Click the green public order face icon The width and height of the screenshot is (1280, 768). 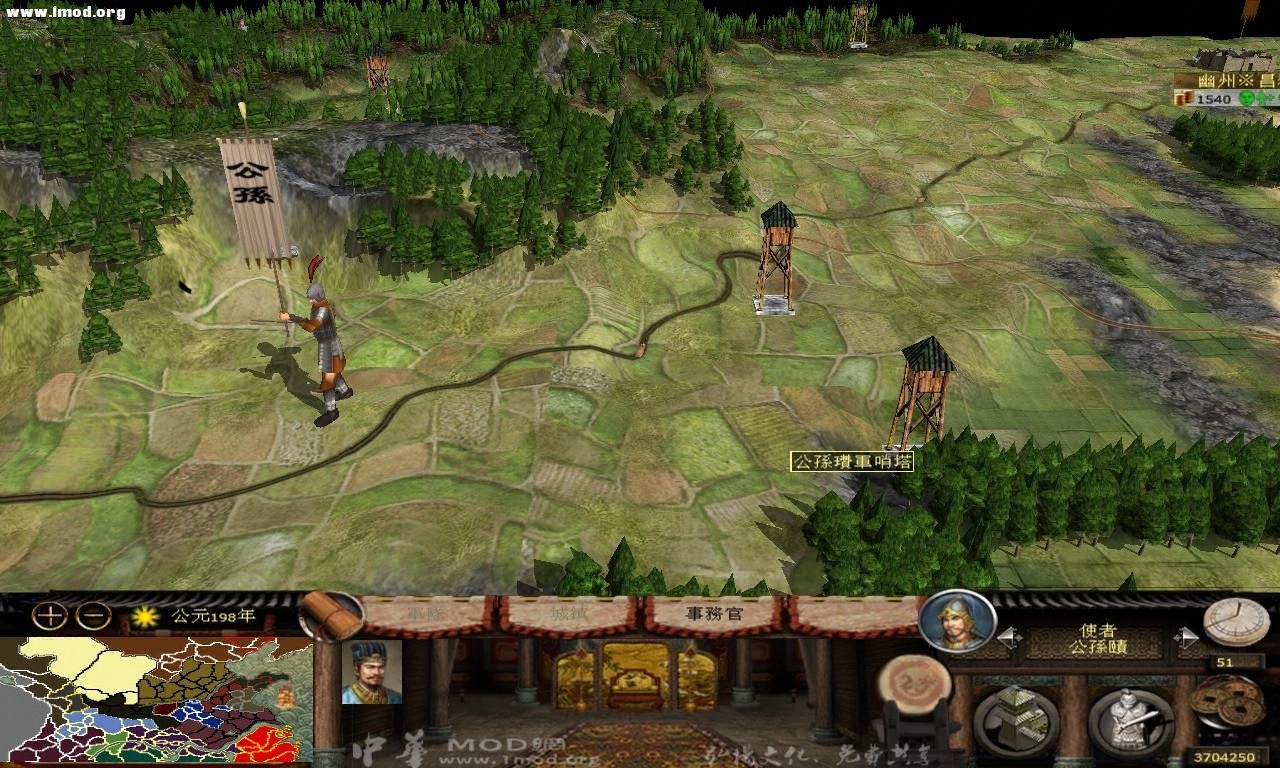[1244, 99]
